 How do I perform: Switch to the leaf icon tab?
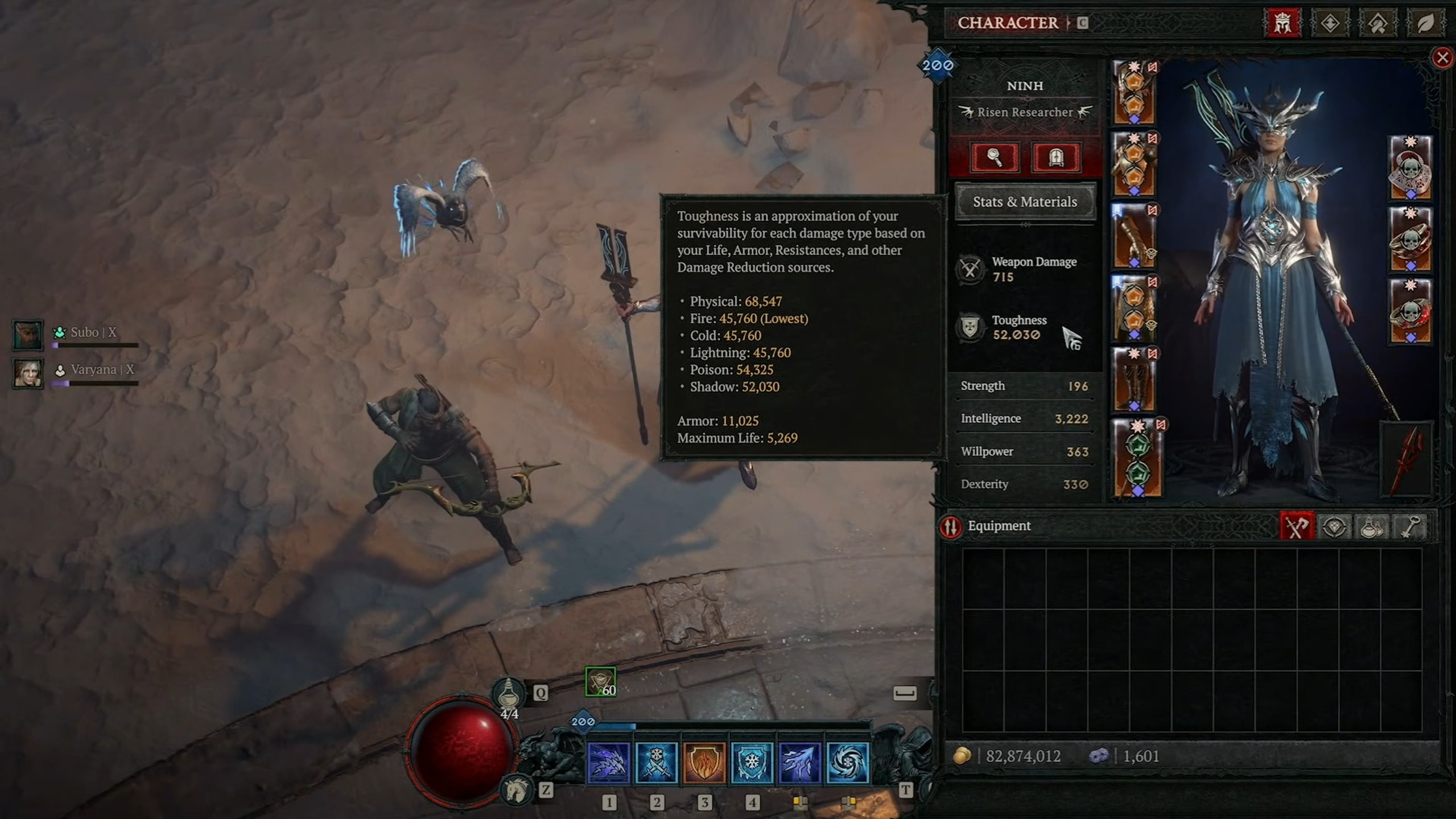(x=1424, y=23)
